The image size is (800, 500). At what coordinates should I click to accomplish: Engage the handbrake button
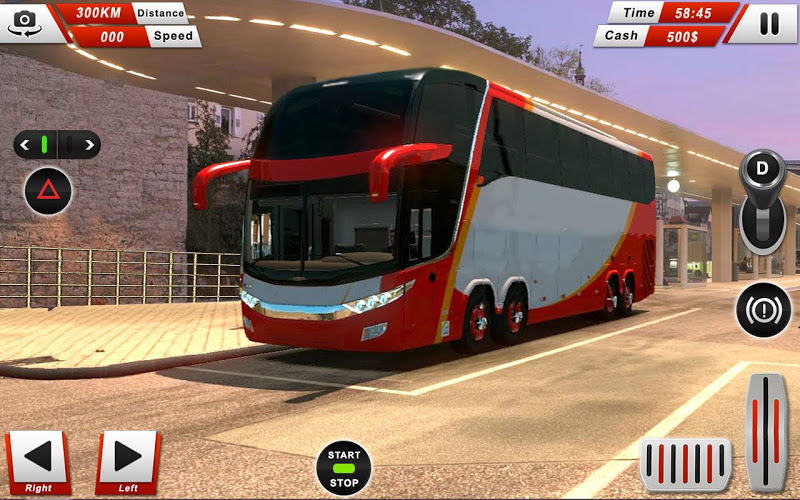click(x=763, y=309)
